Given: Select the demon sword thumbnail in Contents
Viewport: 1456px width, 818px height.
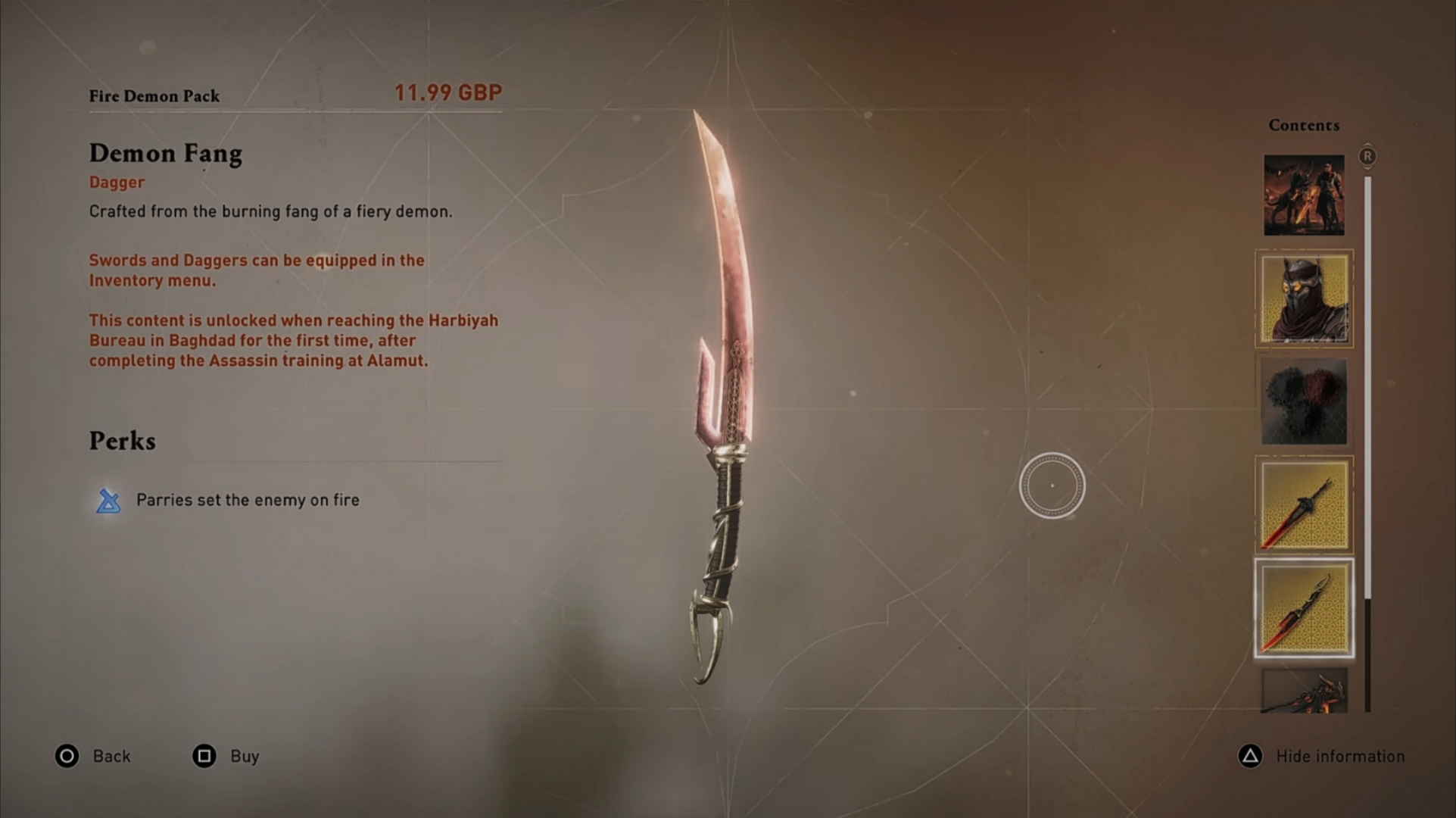Looking at the screenshot, I should [x=1304, y=504].
